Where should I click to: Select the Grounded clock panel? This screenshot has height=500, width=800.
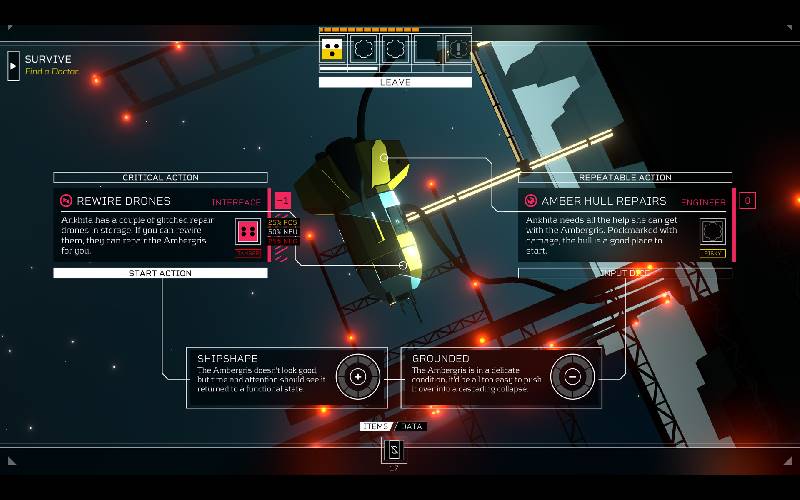click(501, 377)
